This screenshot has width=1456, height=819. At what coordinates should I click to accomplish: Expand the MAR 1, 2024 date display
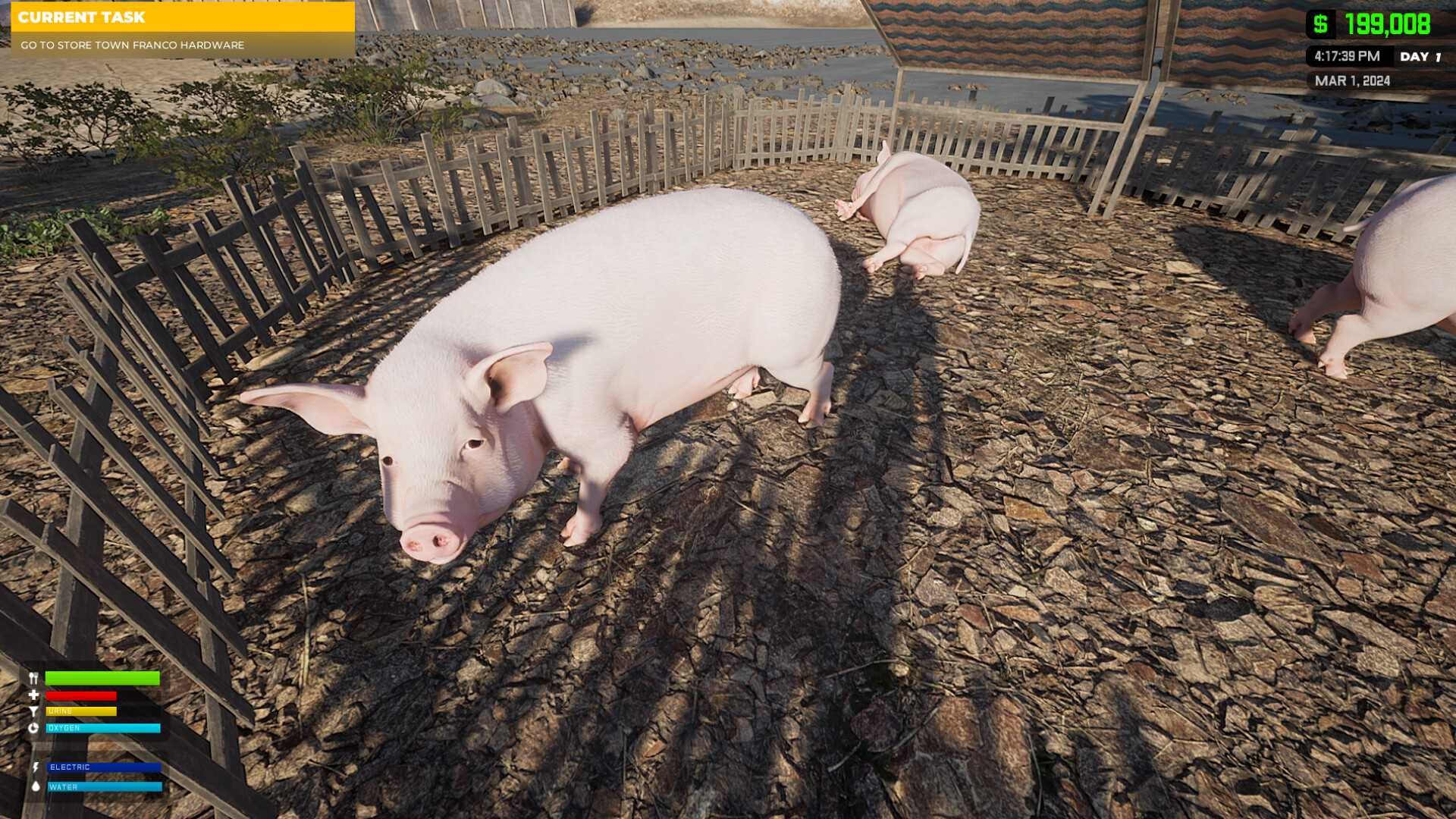click(x=1352, y=79)
